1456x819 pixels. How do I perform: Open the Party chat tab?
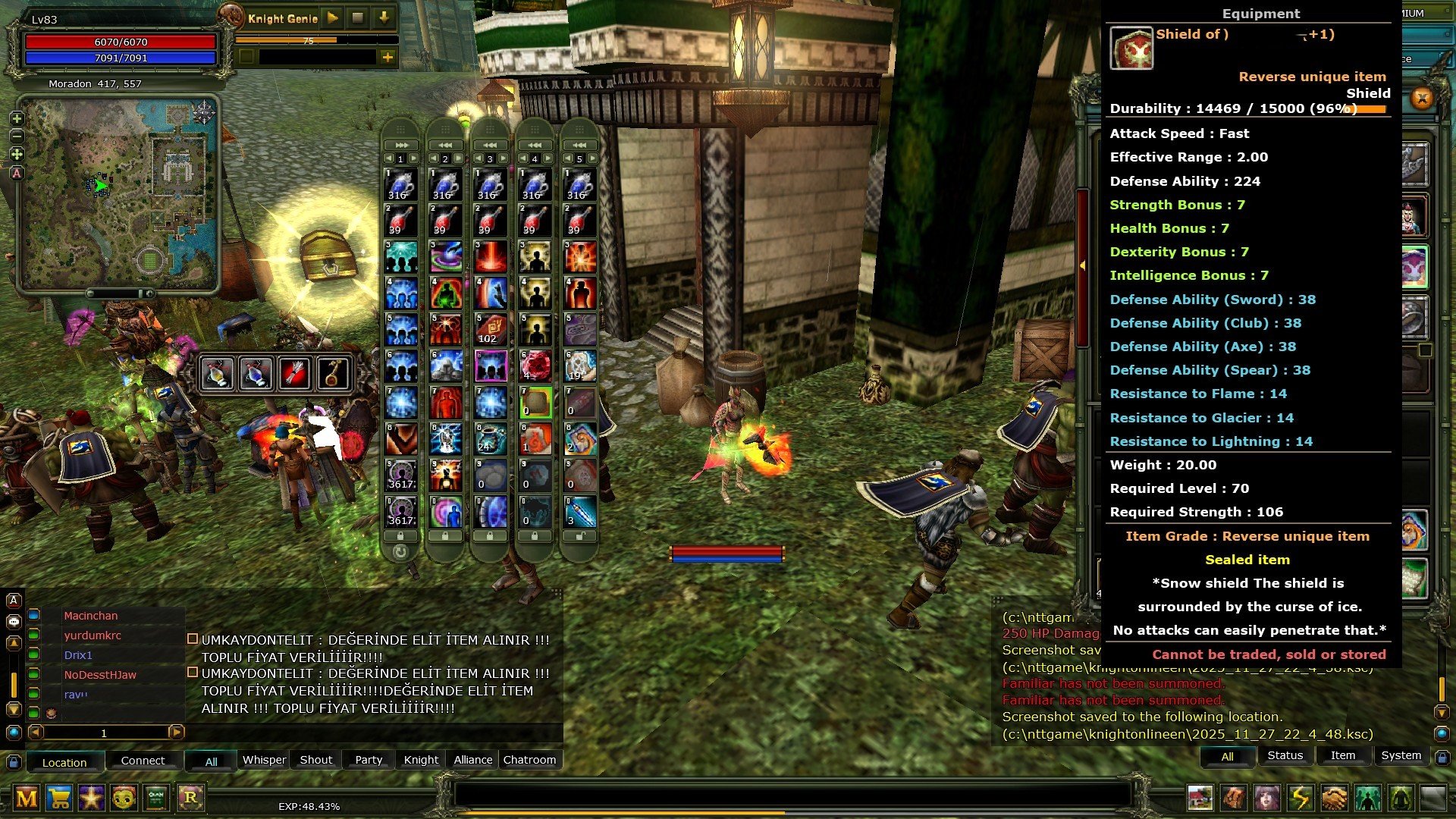pyautogui.click(x=369, y=760)
